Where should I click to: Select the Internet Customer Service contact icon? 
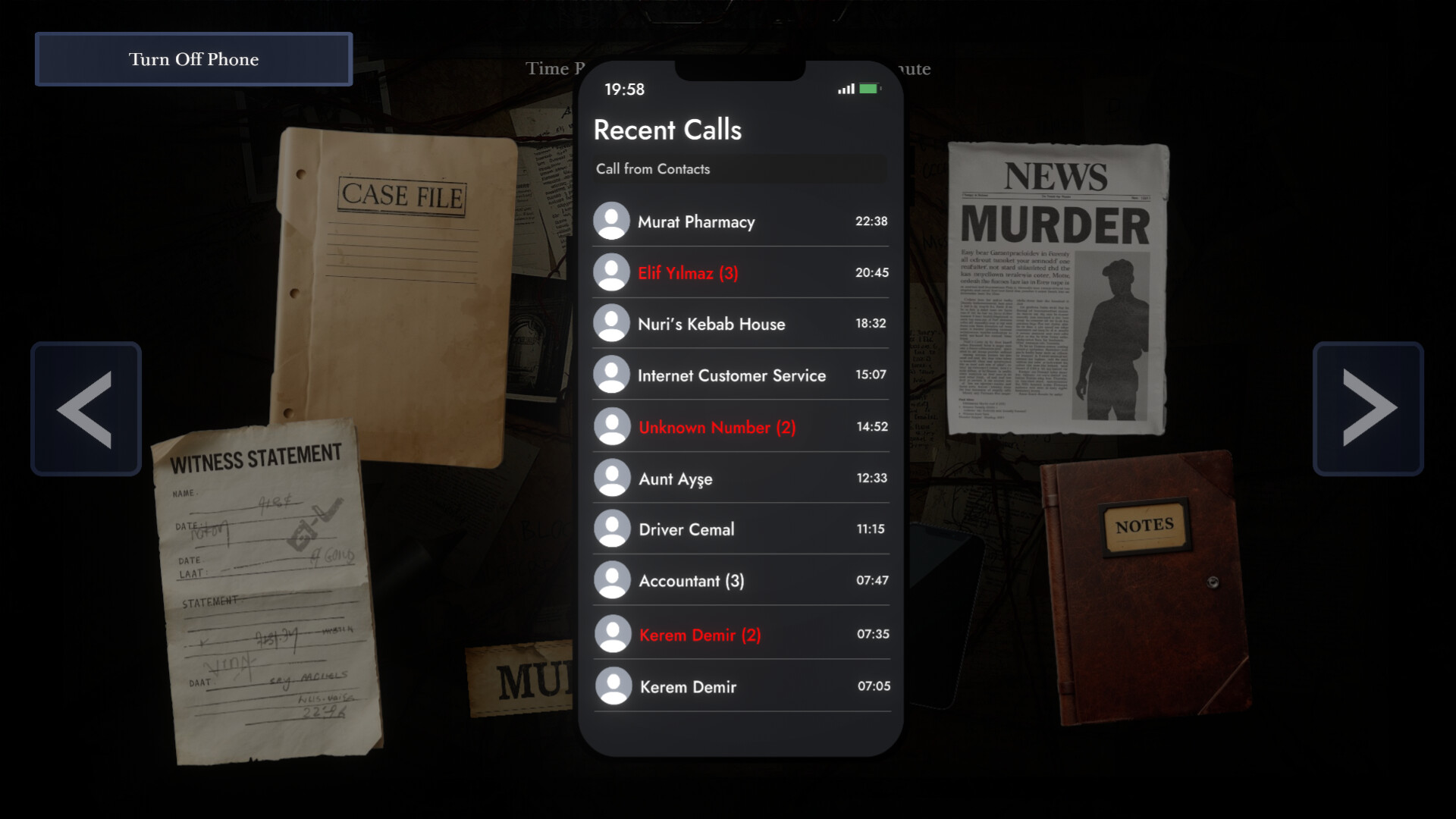[613, 375]
